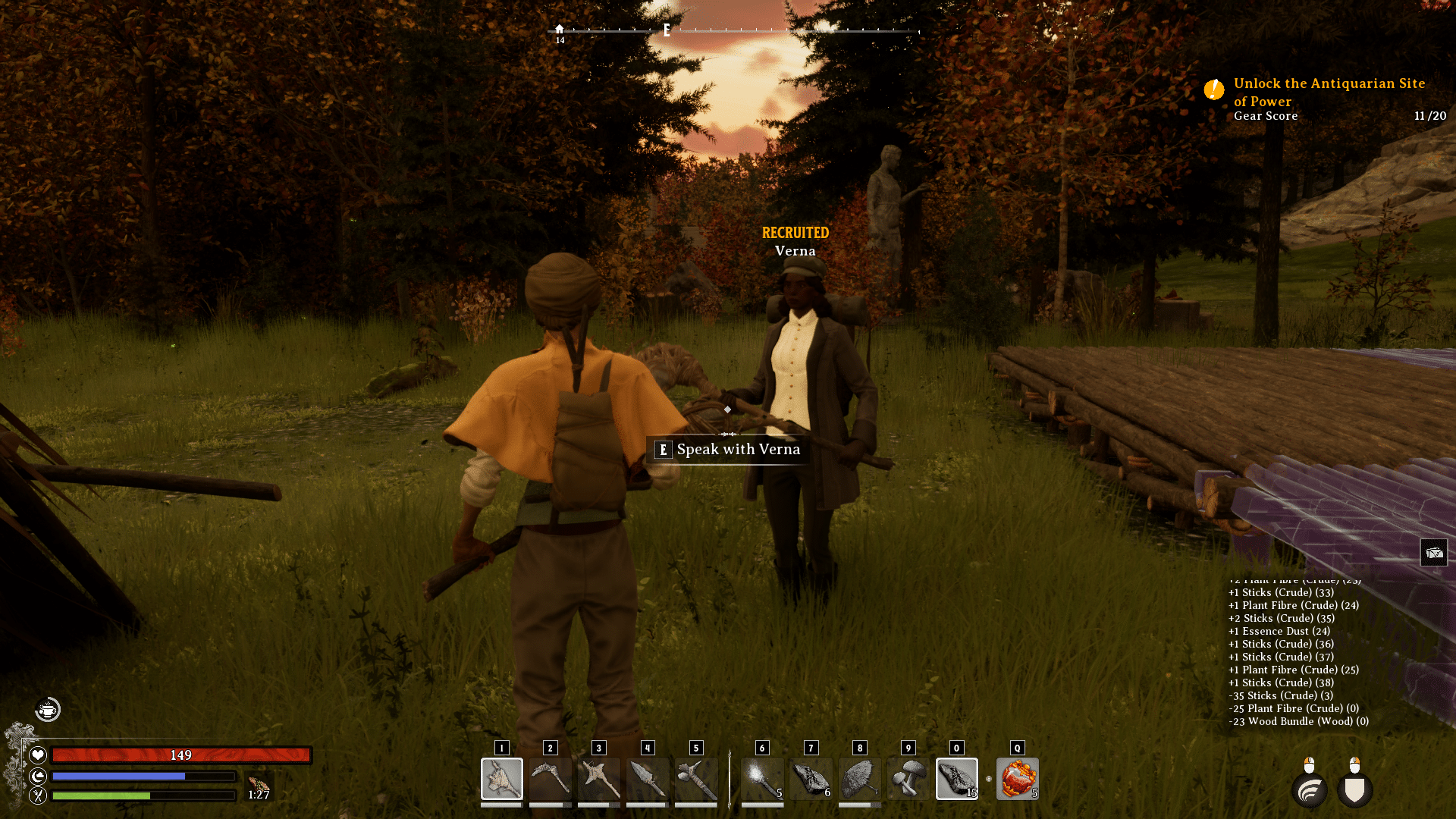Viewport: 1456px width, 819px height.
Task: Click the cup rest icon above health bars
Action: tap(47, 710)
